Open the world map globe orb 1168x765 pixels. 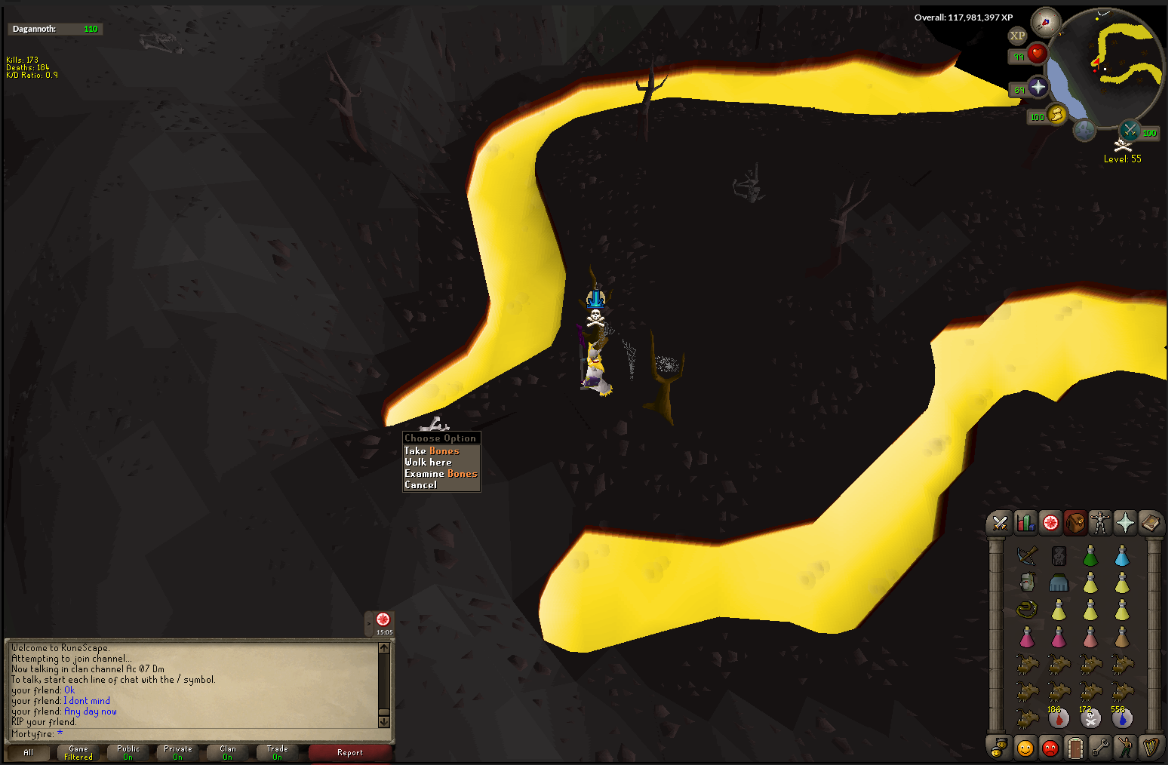coord(1085,130)
